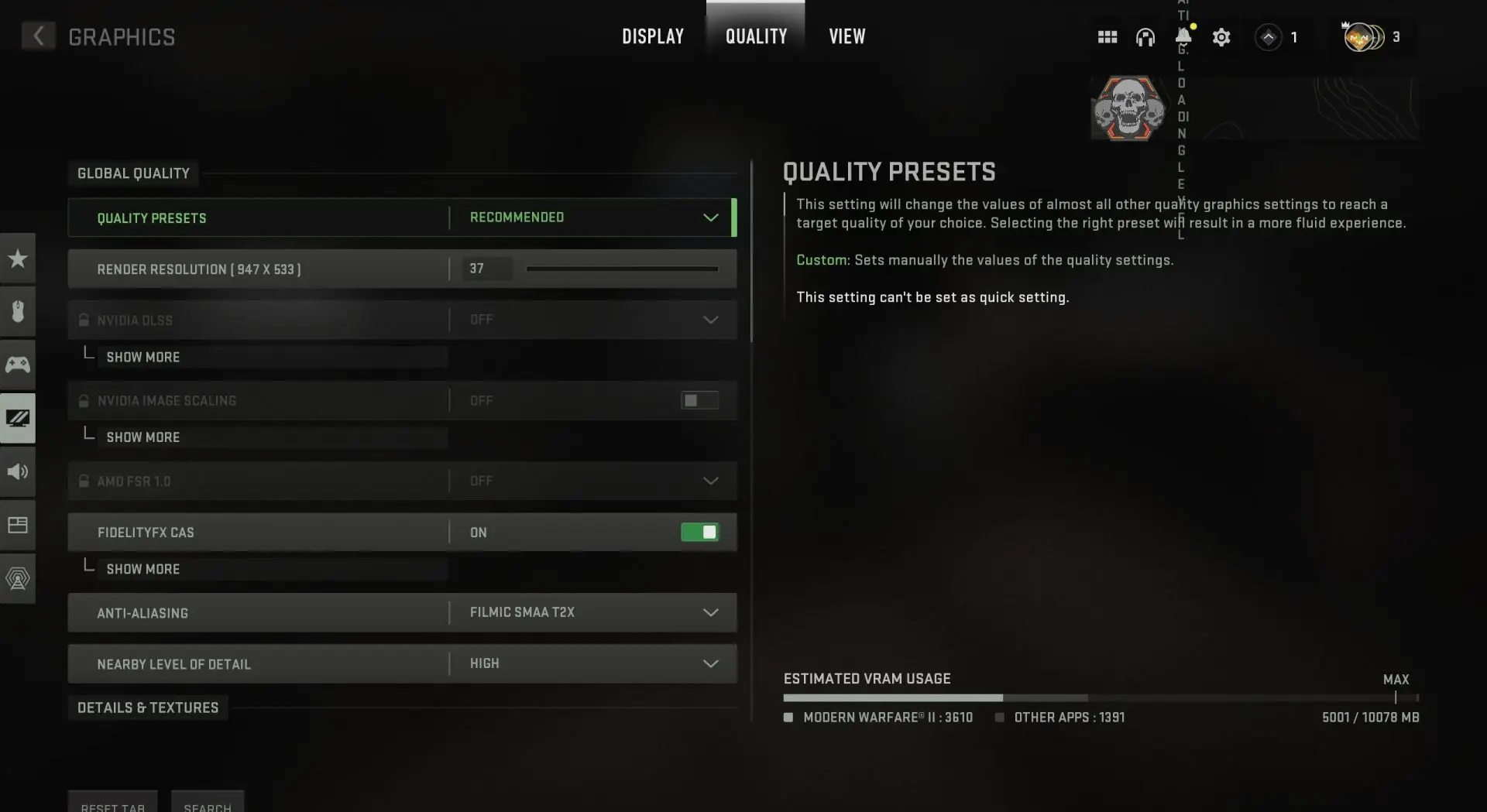Adjust the Render Resolution slider
Viewport: 1487px width, 812px height.
(x=622, y=269)
